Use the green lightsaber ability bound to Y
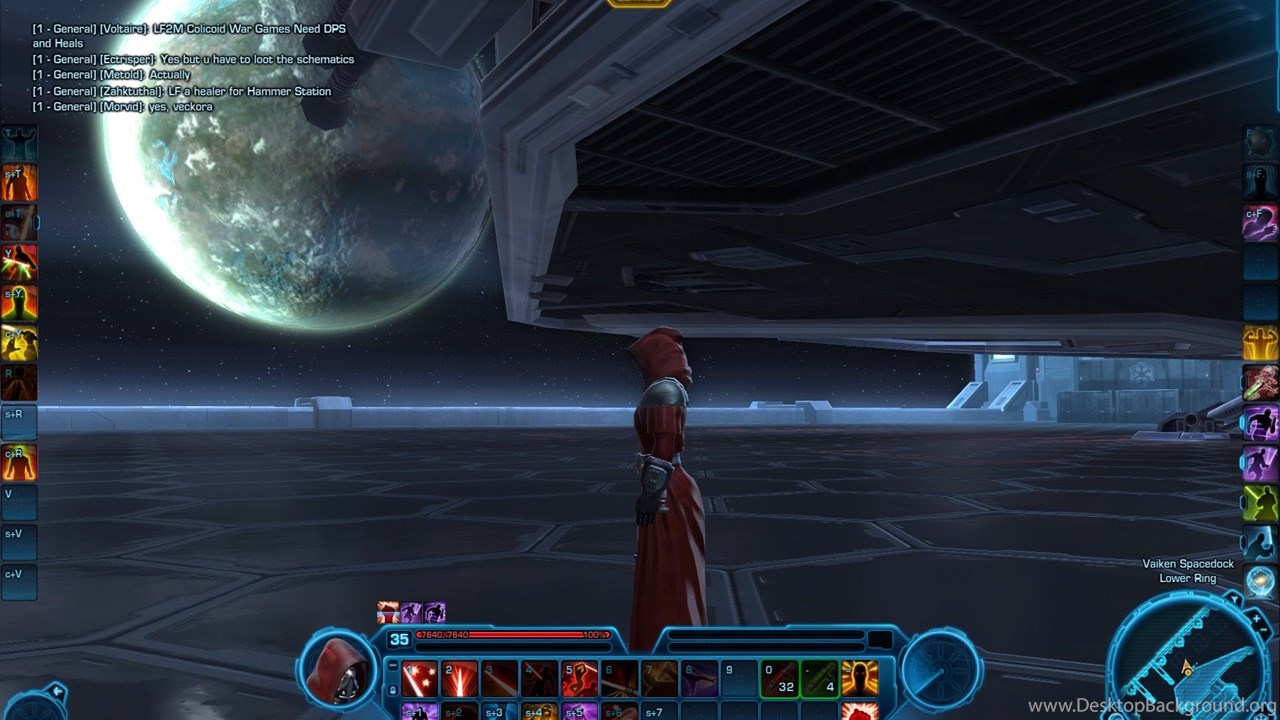 [x=19, y=263]
